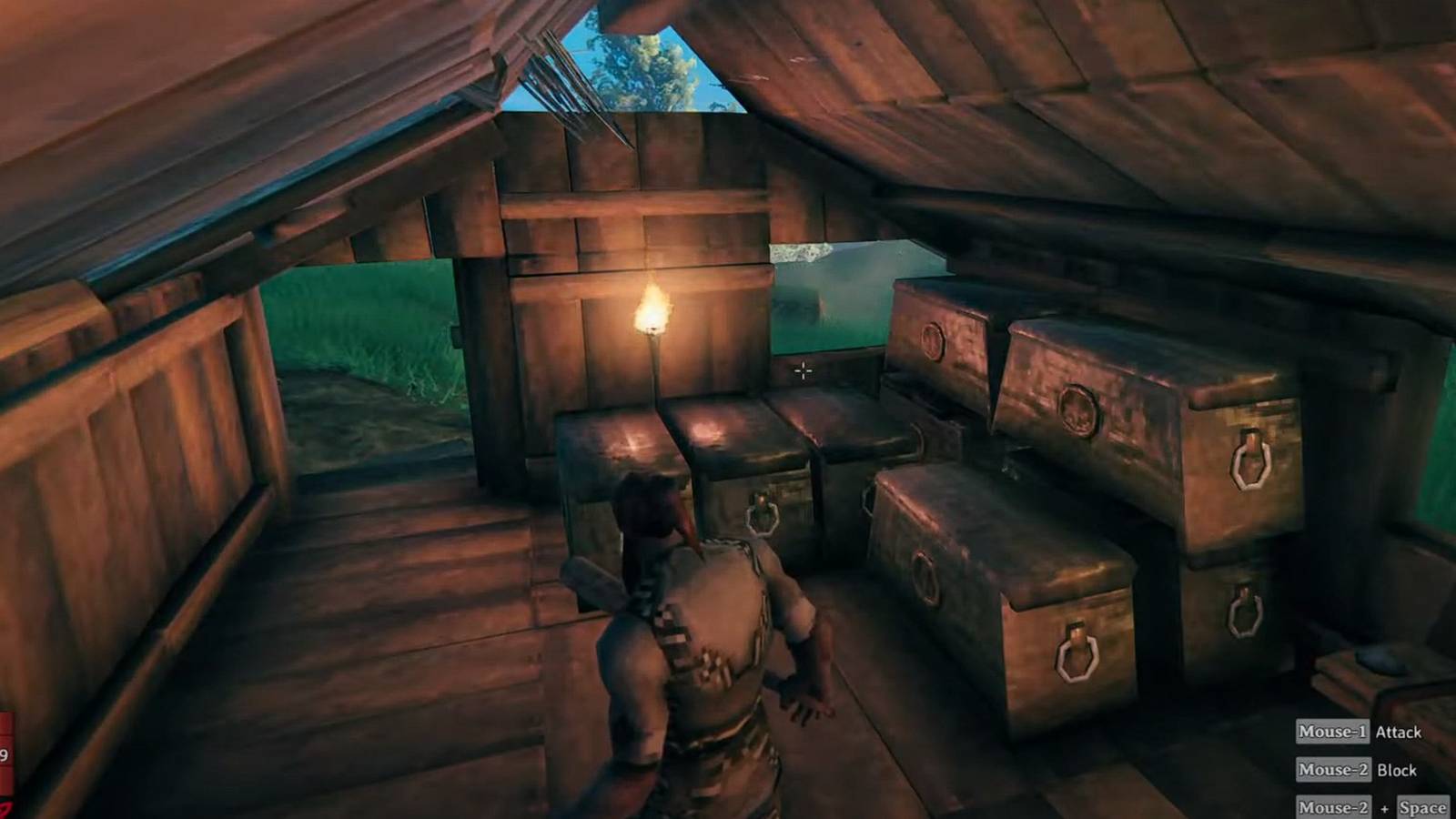Click the crosshair in screen center
The width and height of the screenshot is (1456, 819).
pos(804,370)
